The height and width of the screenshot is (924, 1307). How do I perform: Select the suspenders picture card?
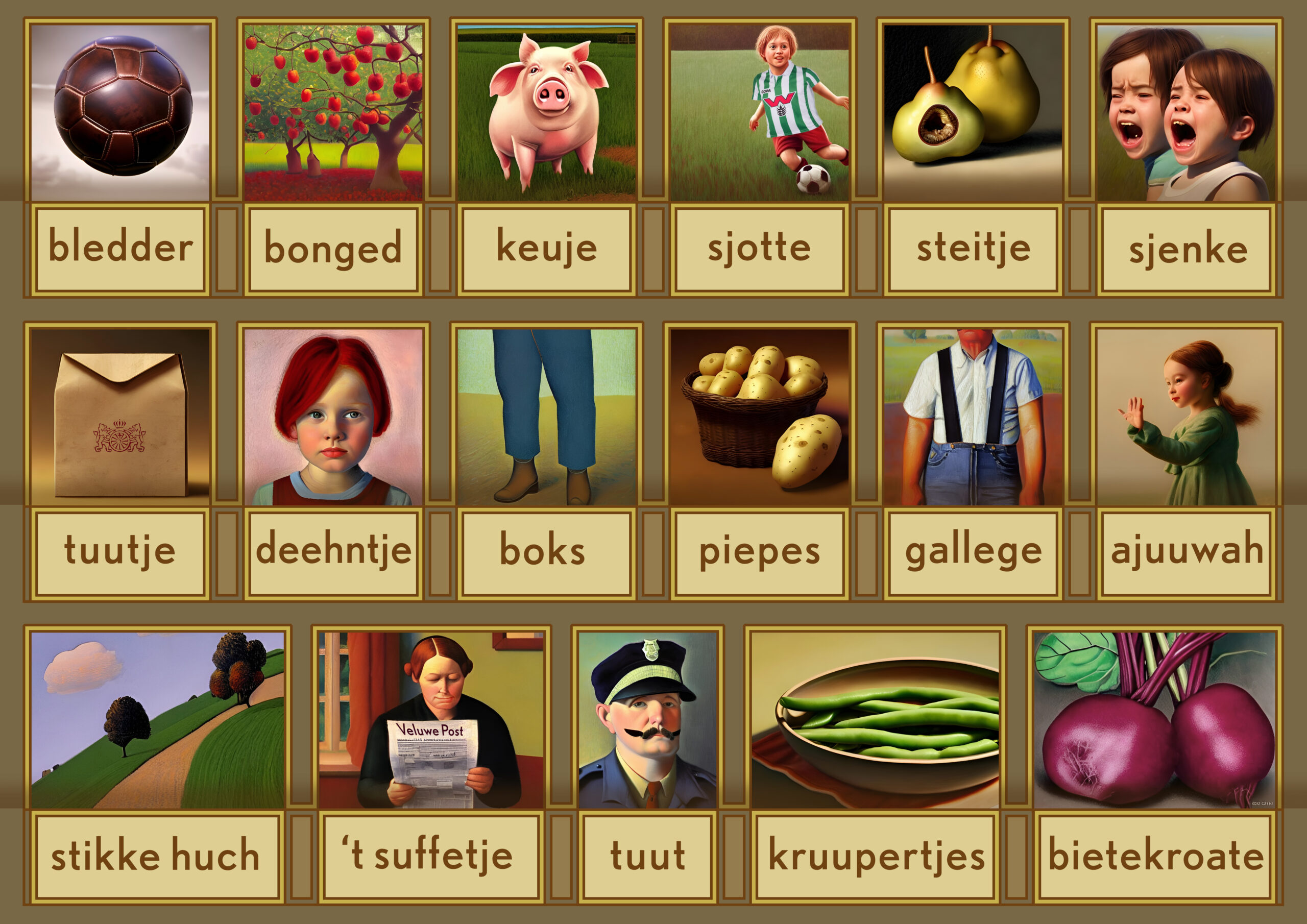[x=973, y=417]
